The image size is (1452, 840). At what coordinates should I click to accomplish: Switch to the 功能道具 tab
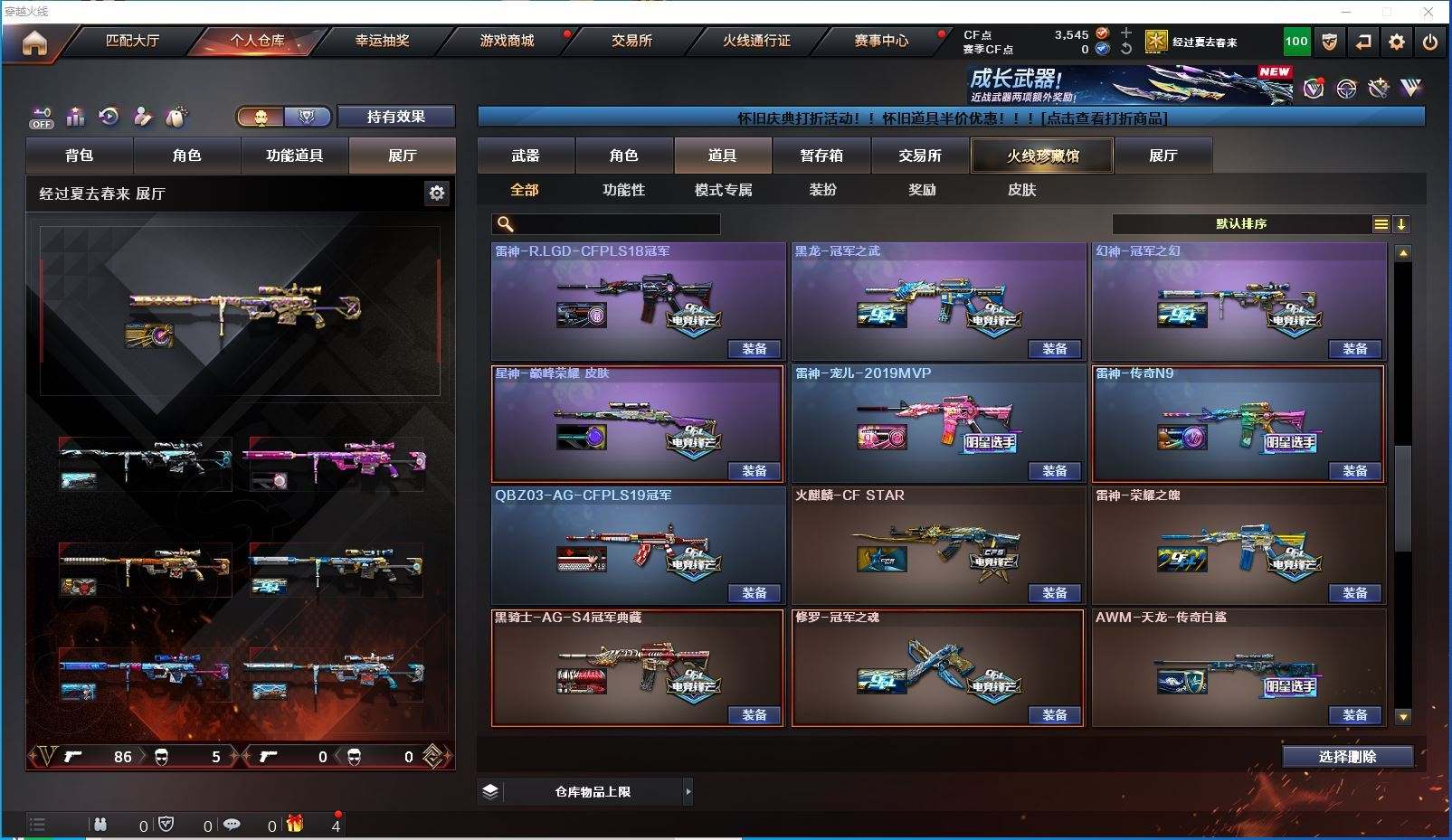(294, 156)
